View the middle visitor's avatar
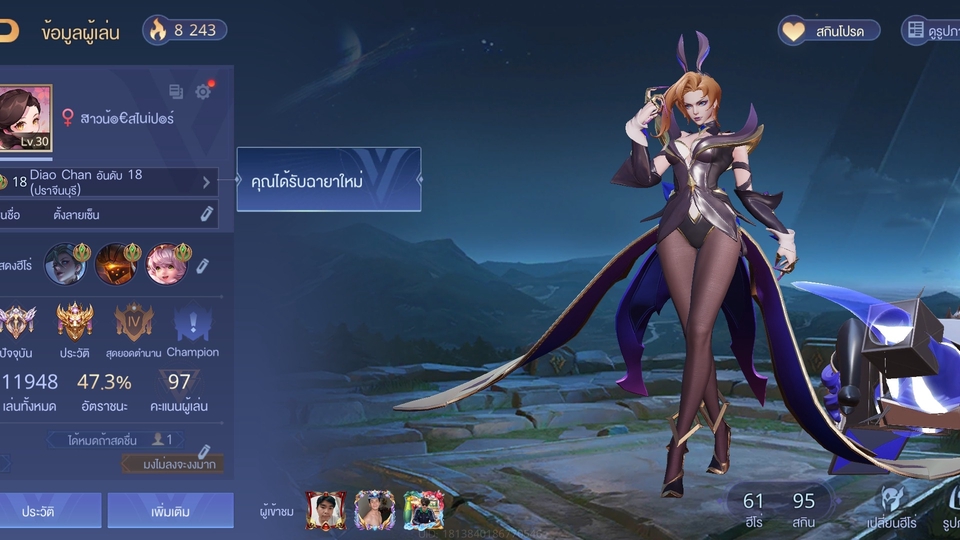 tap(375, 510)
